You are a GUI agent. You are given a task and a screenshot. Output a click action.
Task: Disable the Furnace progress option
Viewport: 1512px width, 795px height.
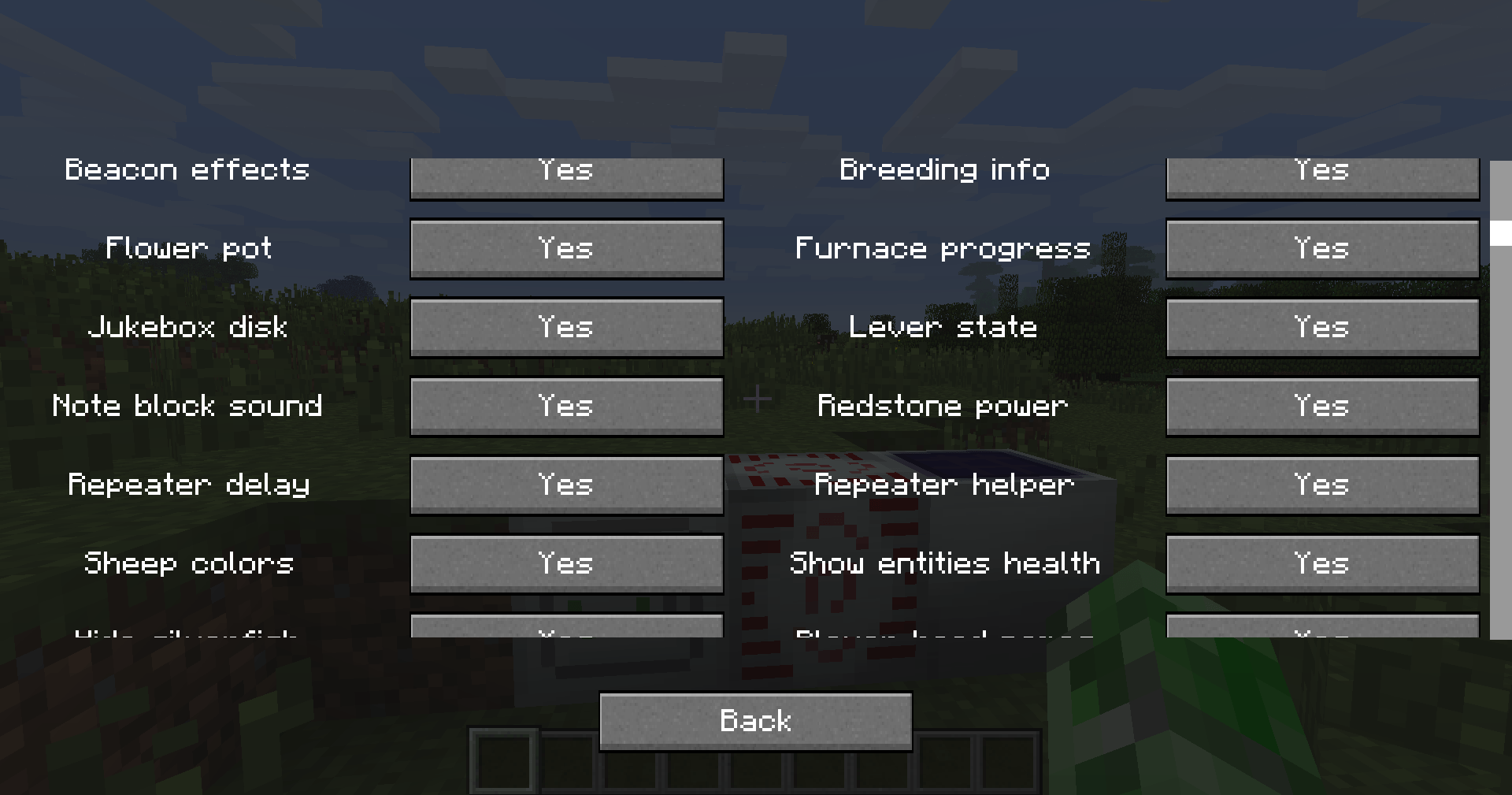coord(1321,249)
